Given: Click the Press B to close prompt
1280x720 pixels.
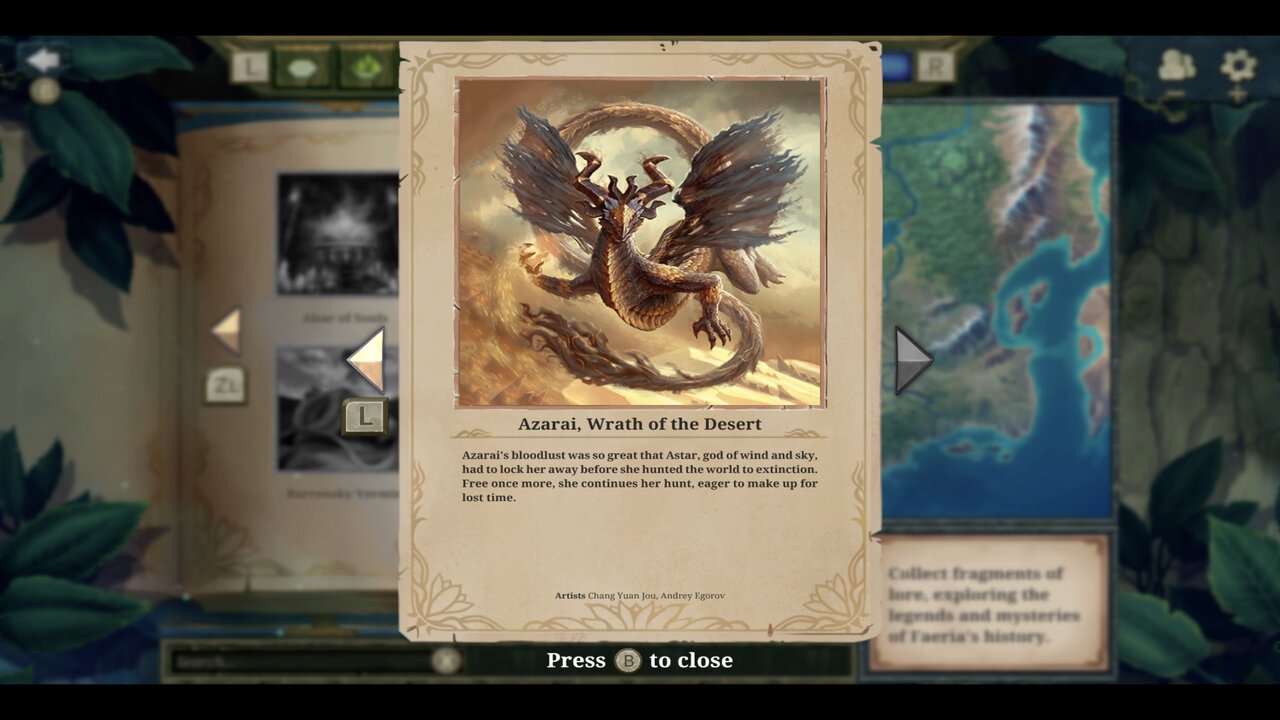Looking at the screenshot, I should [x=640, y=660].
